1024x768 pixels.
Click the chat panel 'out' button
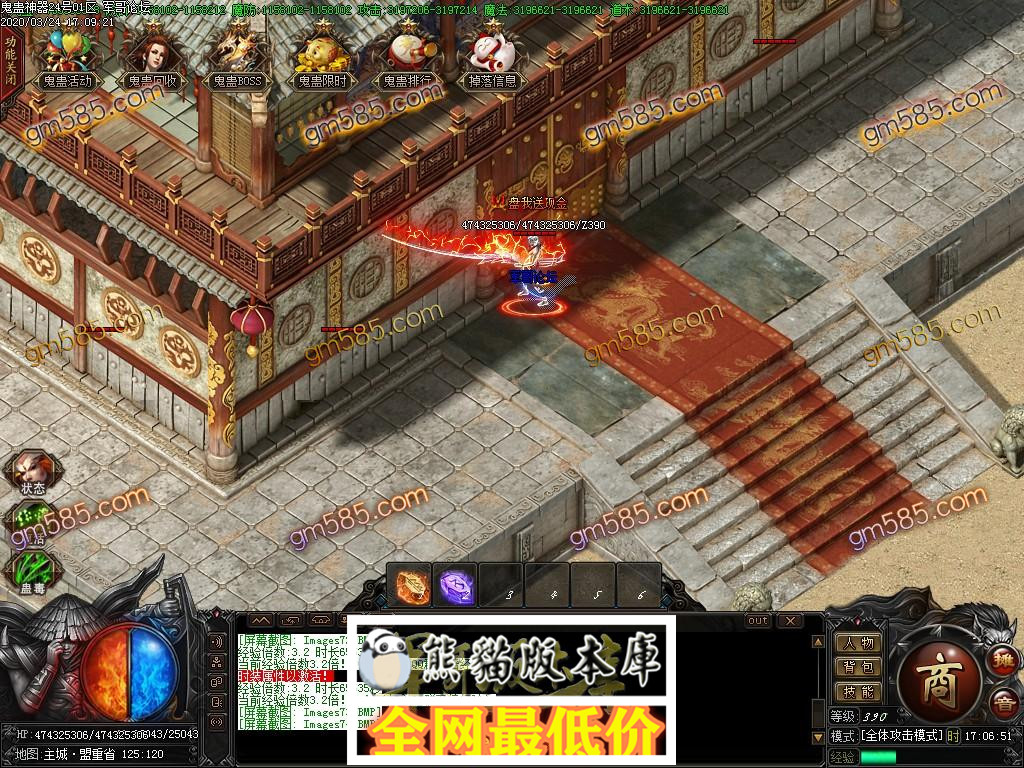tap(759, 621)
